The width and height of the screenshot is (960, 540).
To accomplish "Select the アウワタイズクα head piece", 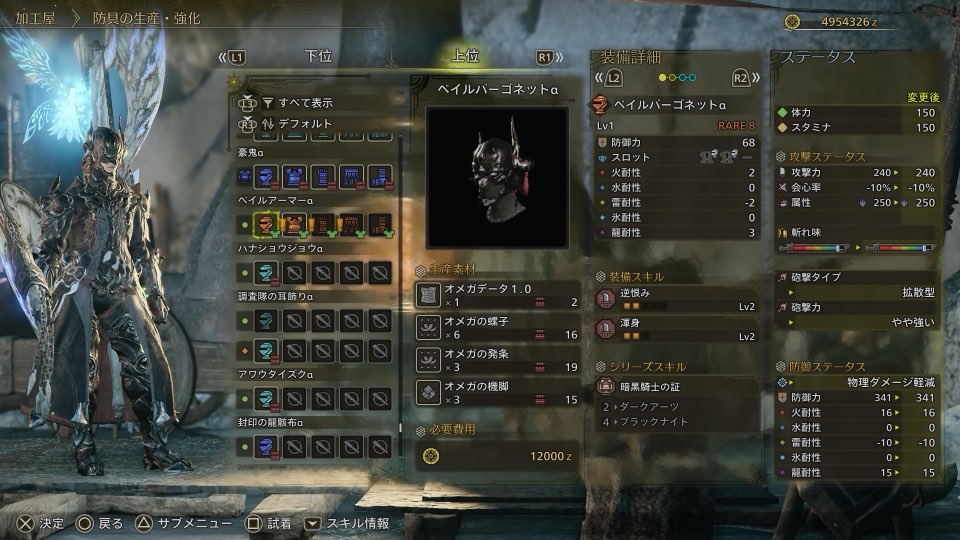I will pyautogui.click(x=266, y=398).
